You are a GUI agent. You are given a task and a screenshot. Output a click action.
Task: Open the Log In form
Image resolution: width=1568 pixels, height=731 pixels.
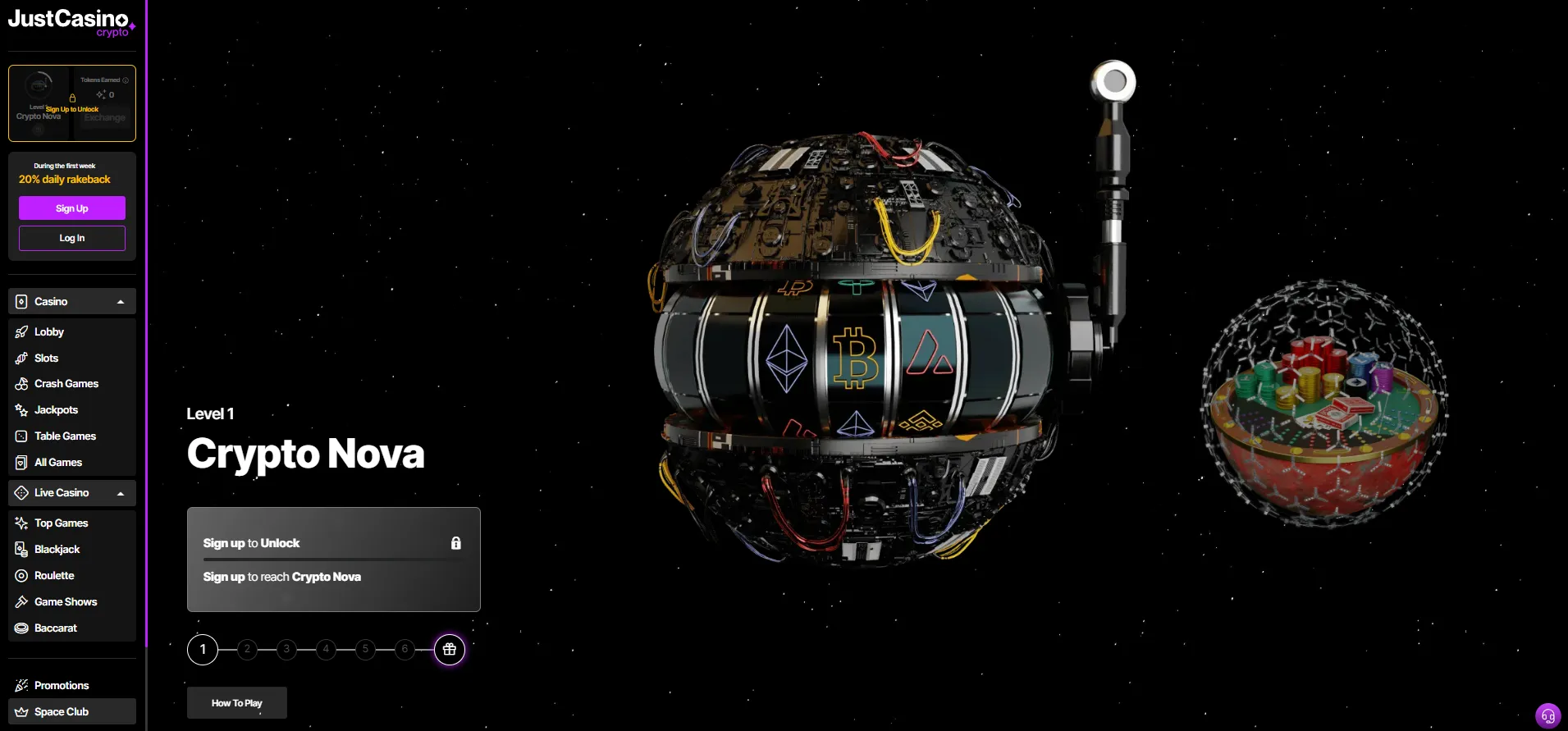point(72,238)
